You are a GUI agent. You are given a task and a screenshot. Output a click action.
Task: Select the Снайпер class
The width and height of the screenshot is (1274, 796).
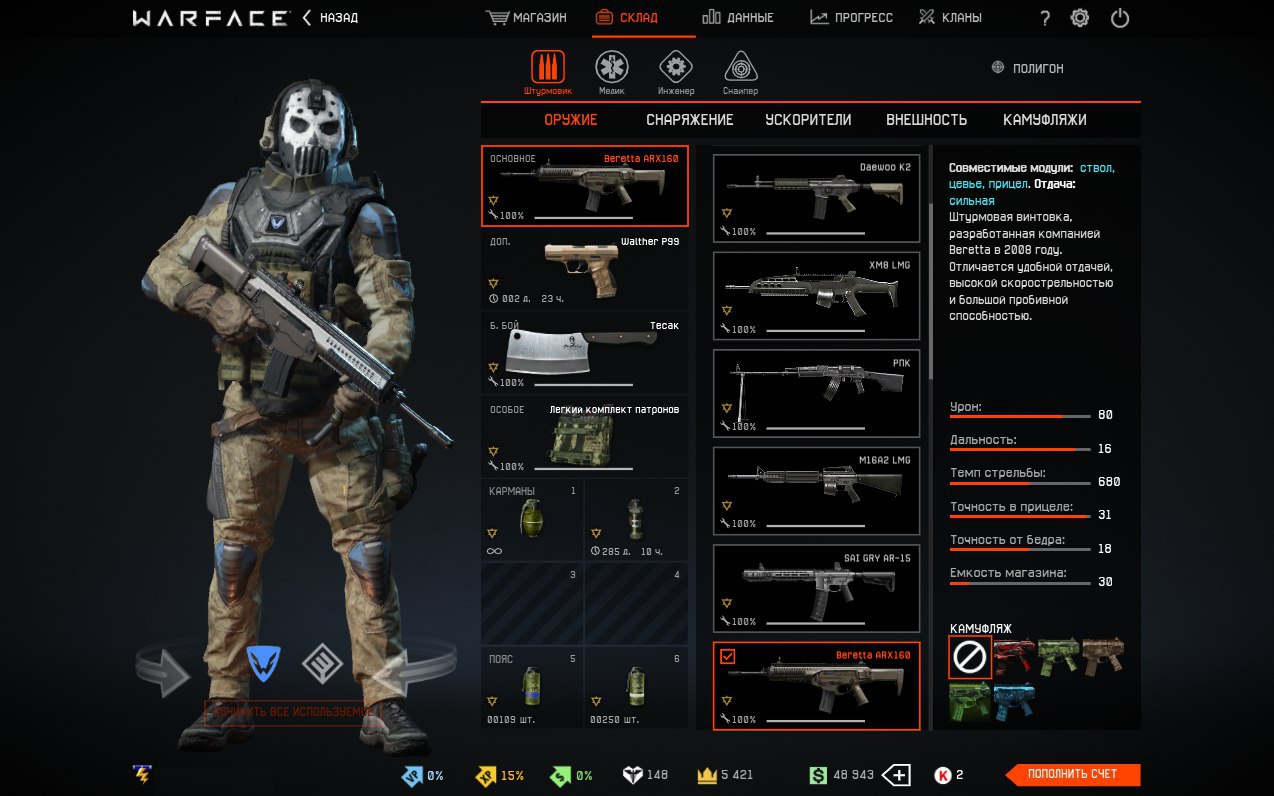[x=741, y=72]
